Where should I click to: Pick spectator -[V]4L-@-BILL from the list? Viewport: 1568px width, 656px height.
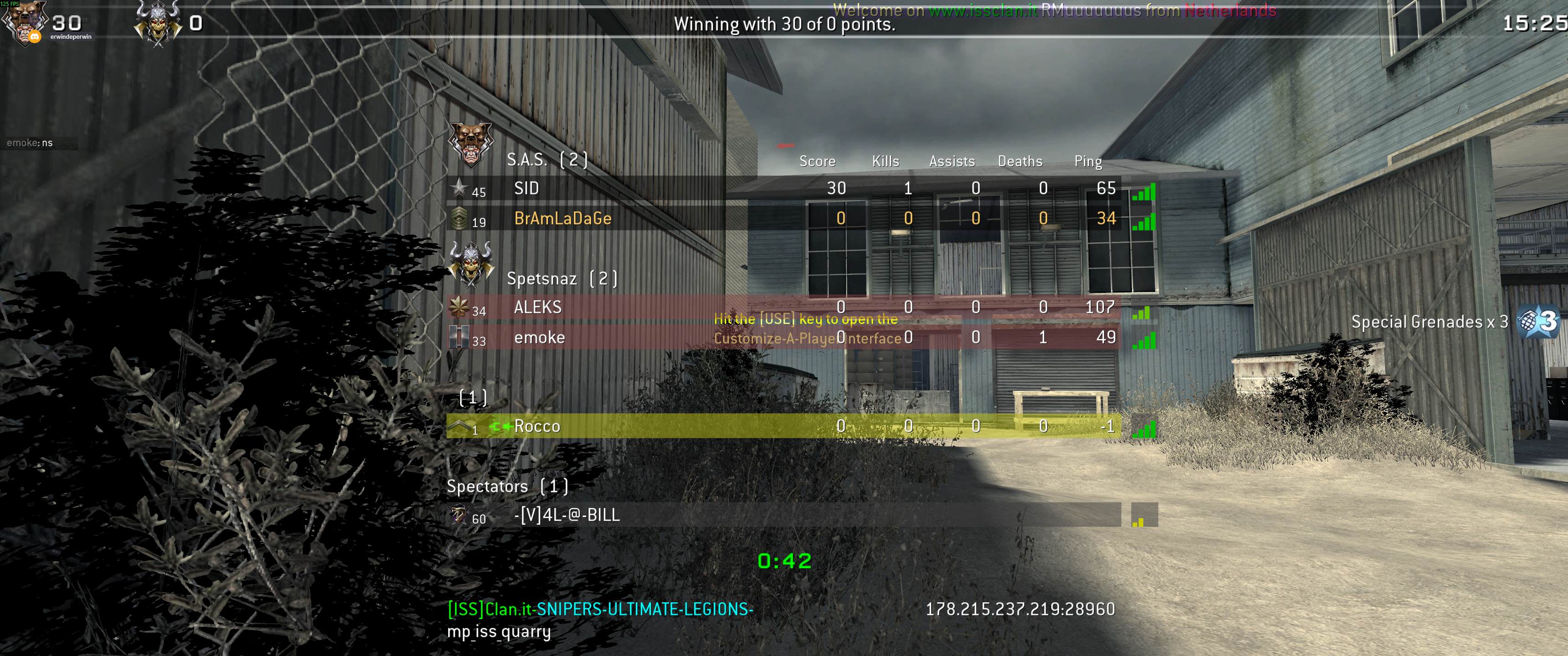567,515
